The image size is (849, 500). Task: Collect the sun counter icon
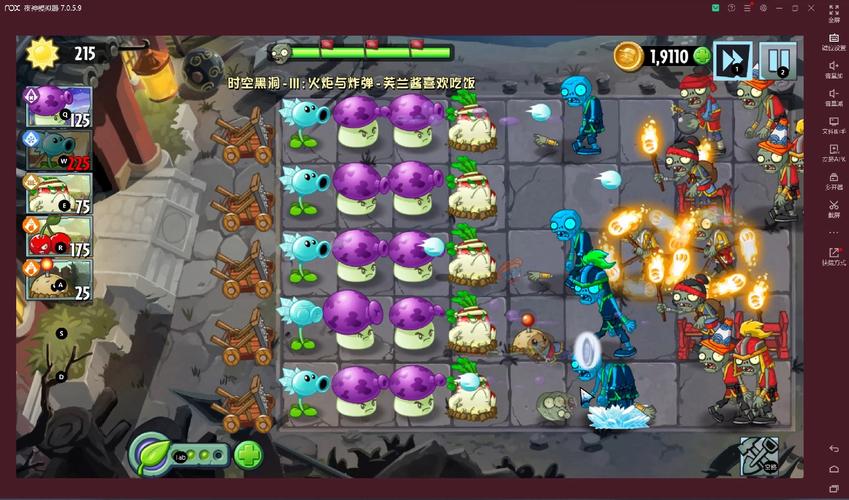[x=43, y=54]
